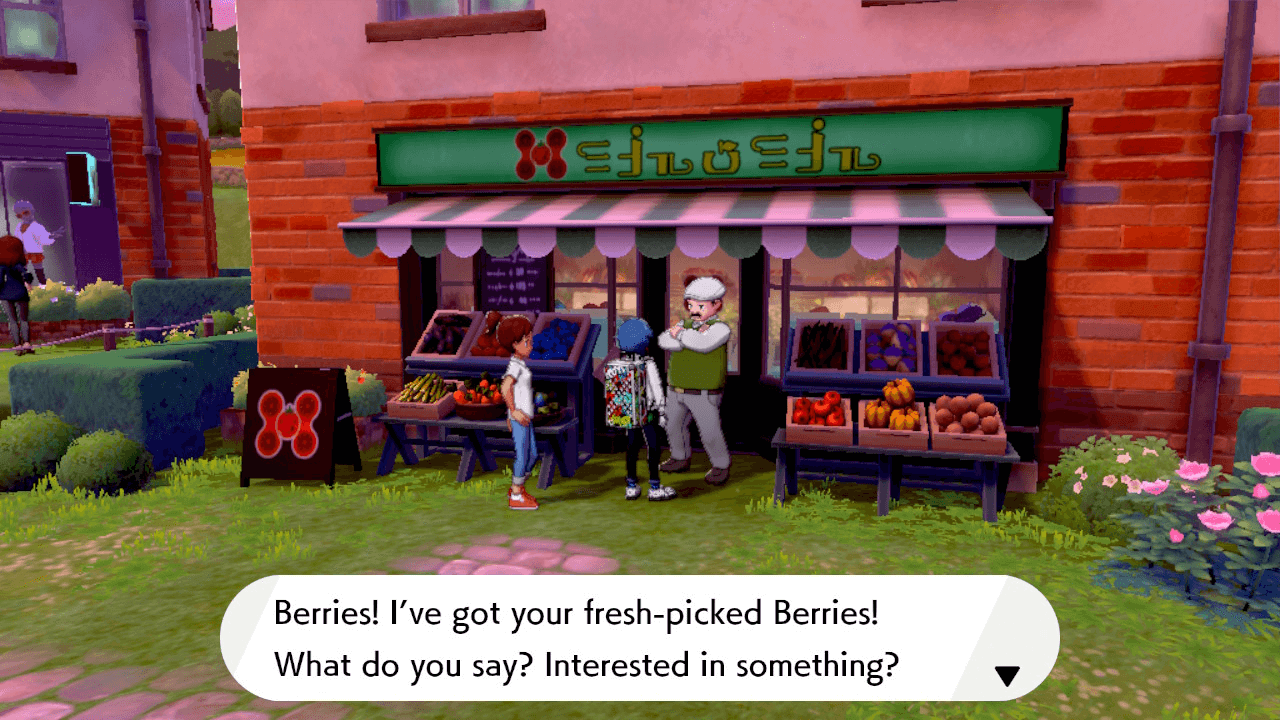
Task: Click the dialogue box text about fresh-picked Berries
Action: click(x=600, y=640)
